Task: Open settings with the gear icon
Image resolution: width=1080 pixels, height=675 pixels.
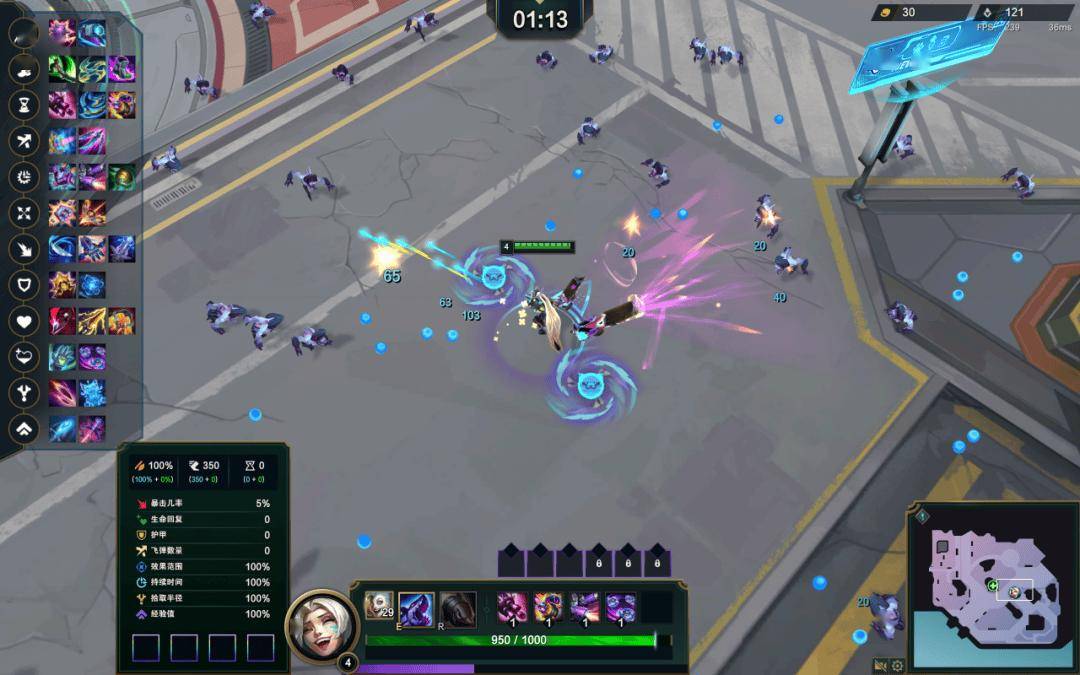Action: coord(897,666)
